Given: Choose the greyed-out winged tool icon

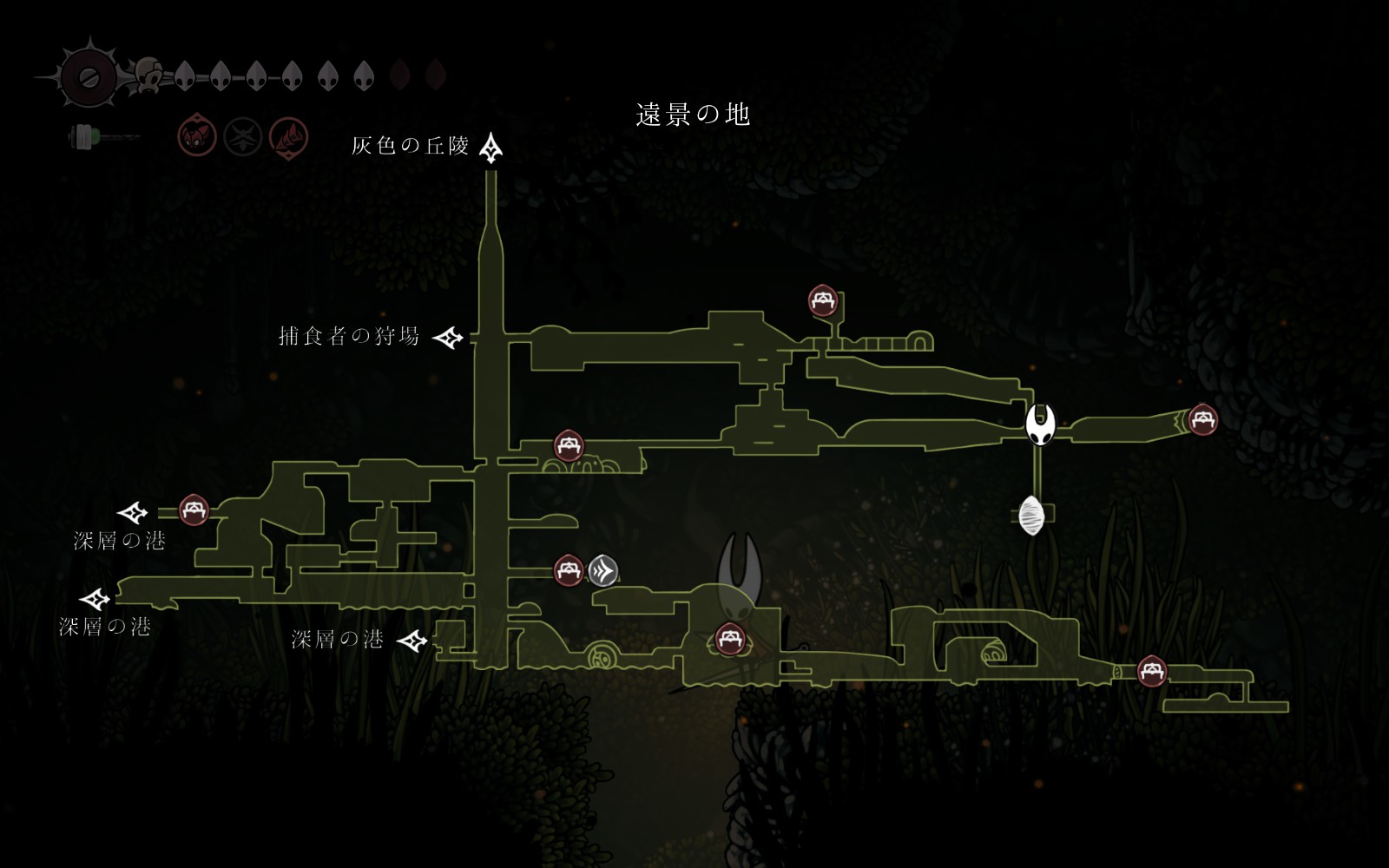Looking at the screenshot, I should (243, 136).
